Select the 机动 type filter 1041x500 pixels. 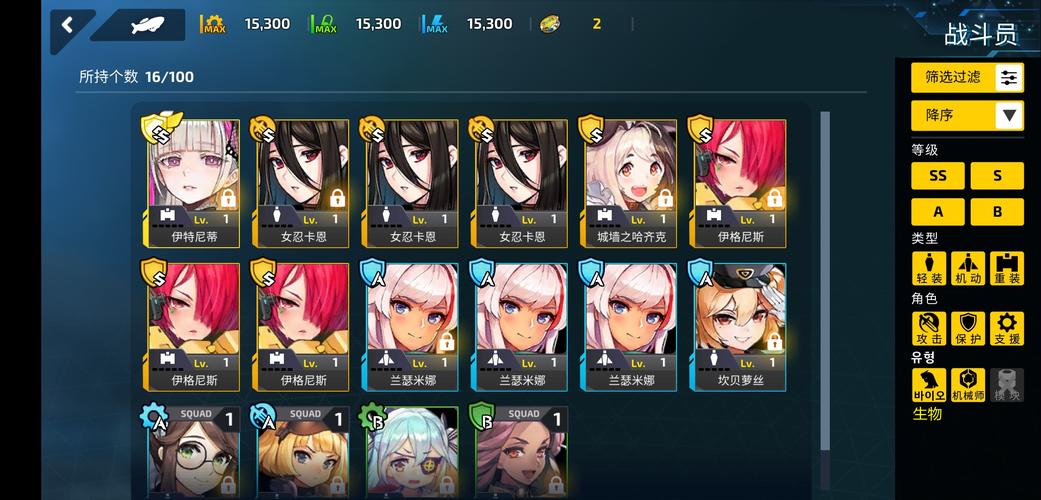(x=967, y=268)
